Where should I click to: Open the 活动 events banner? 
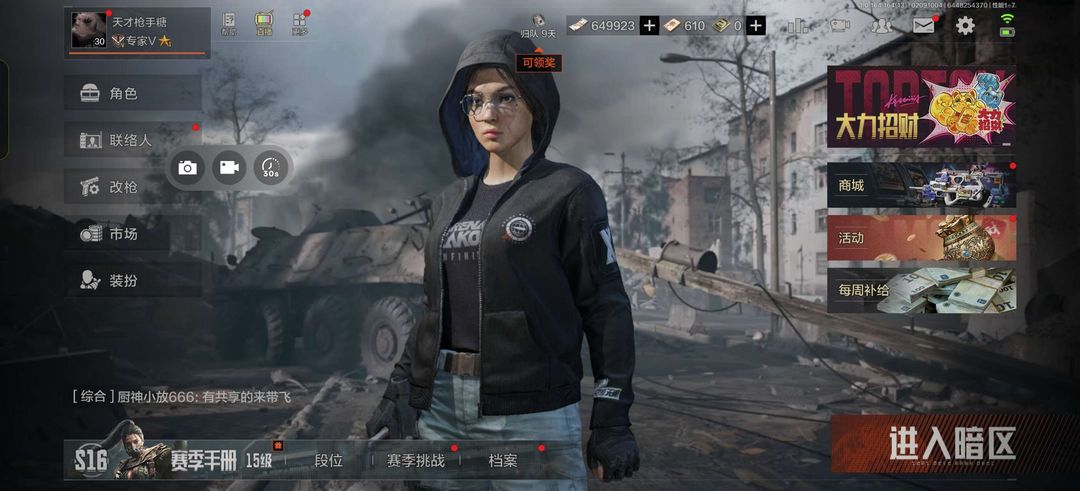click(x=920, y=238)
